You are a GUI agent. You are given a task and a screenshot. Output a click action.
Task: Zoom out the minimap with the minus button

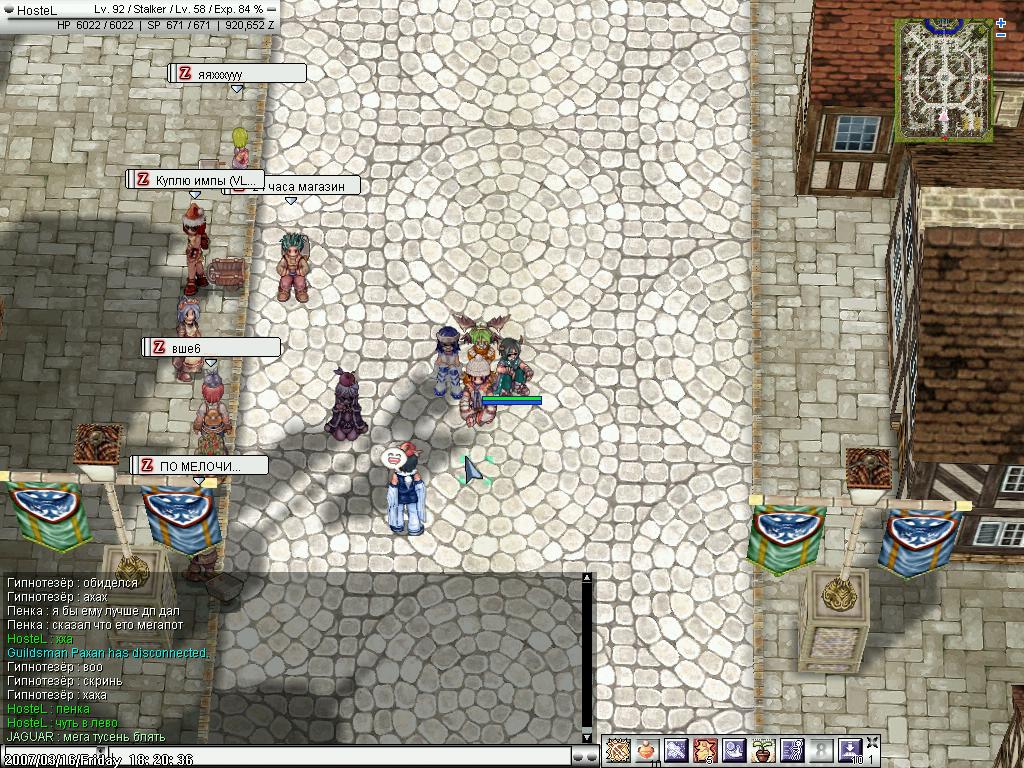click(x=1001, y=36)
